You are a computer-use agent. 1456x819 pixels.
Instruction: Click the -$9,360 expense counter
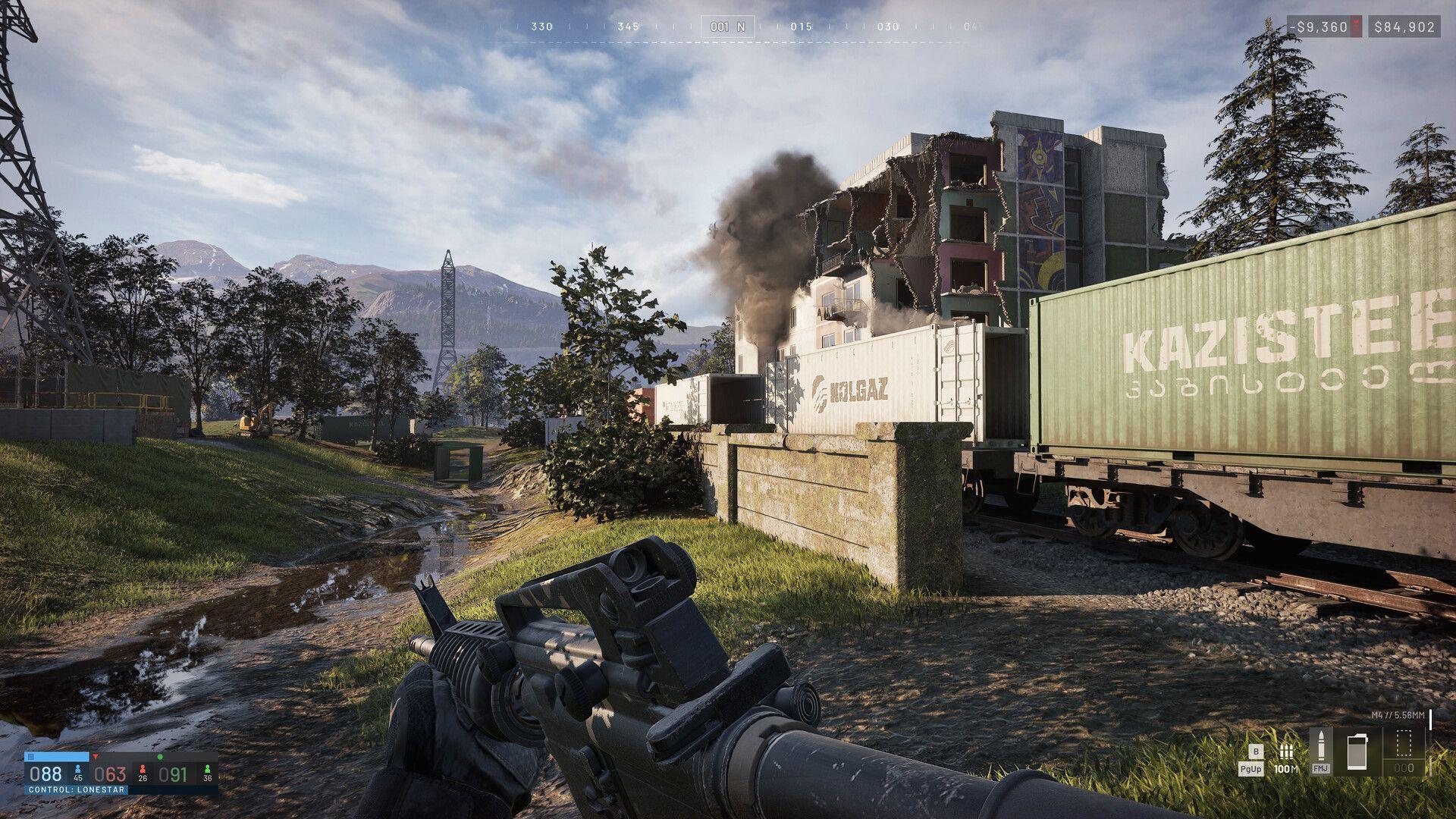(1318, 27)
